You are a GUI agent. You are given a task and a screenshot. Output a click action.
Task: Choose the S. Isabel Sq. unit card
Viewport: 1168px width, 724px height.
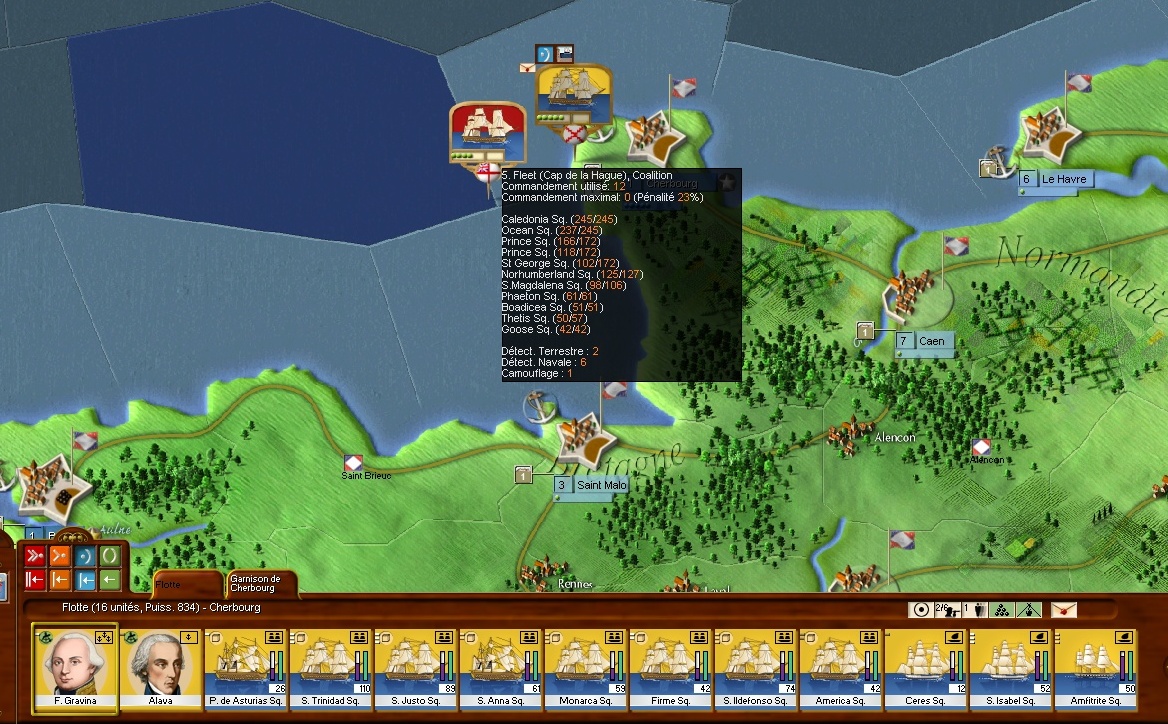(1011, 668)
